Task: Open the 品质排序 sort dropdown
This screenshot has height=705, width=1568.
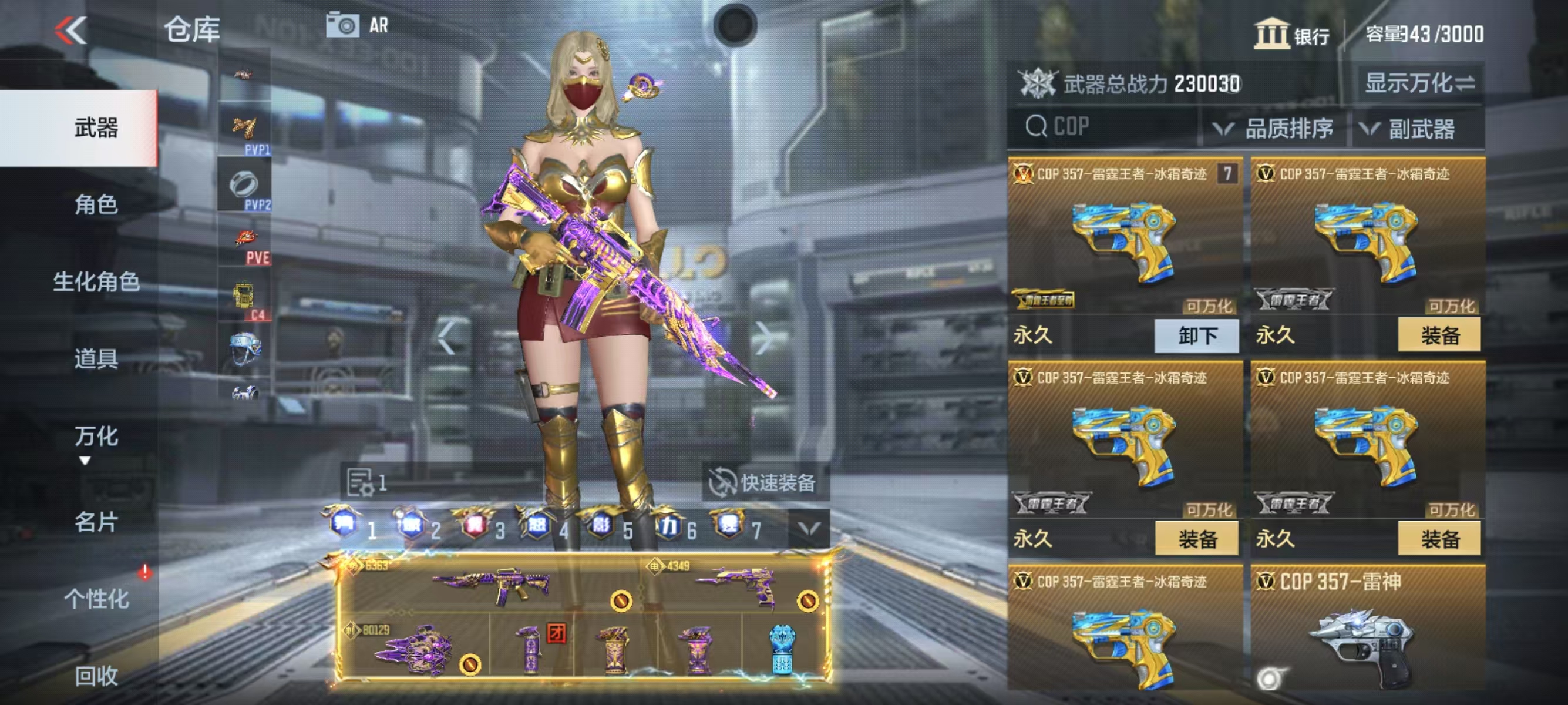Action: 1274,129
